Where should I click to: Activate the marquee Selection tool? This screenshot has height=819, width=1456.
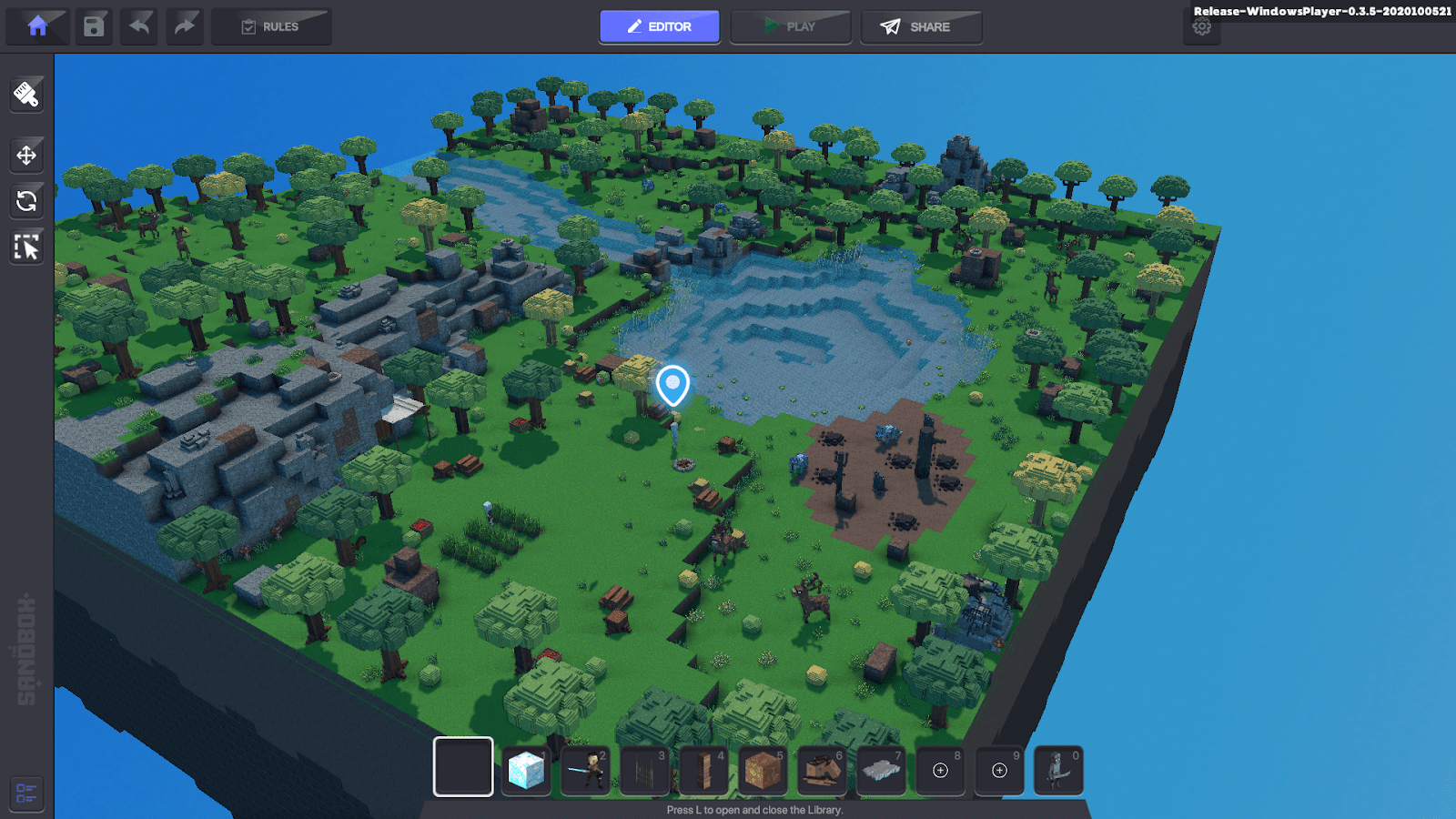26,247
